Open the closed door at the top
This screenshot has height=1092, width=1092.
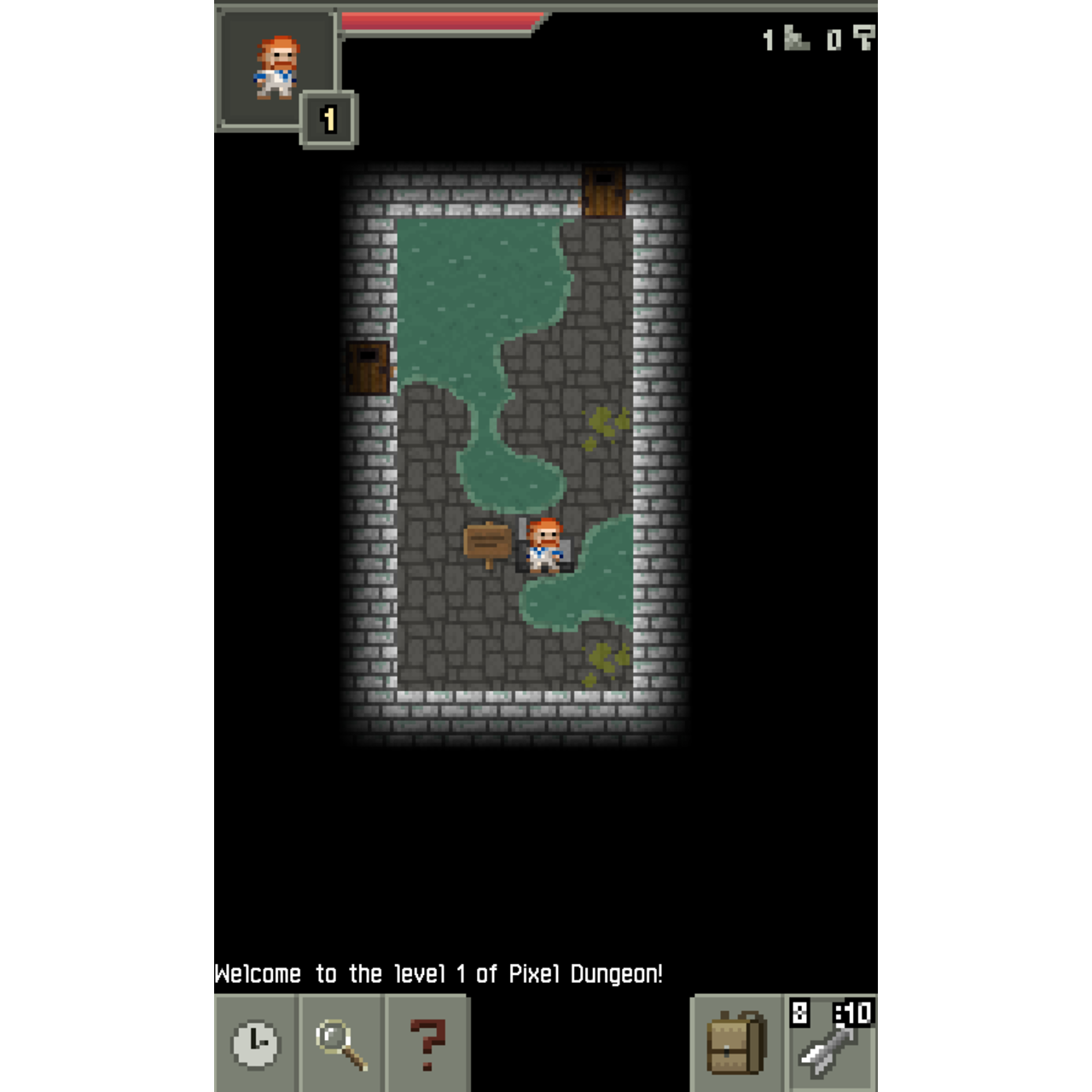(601, 189)
